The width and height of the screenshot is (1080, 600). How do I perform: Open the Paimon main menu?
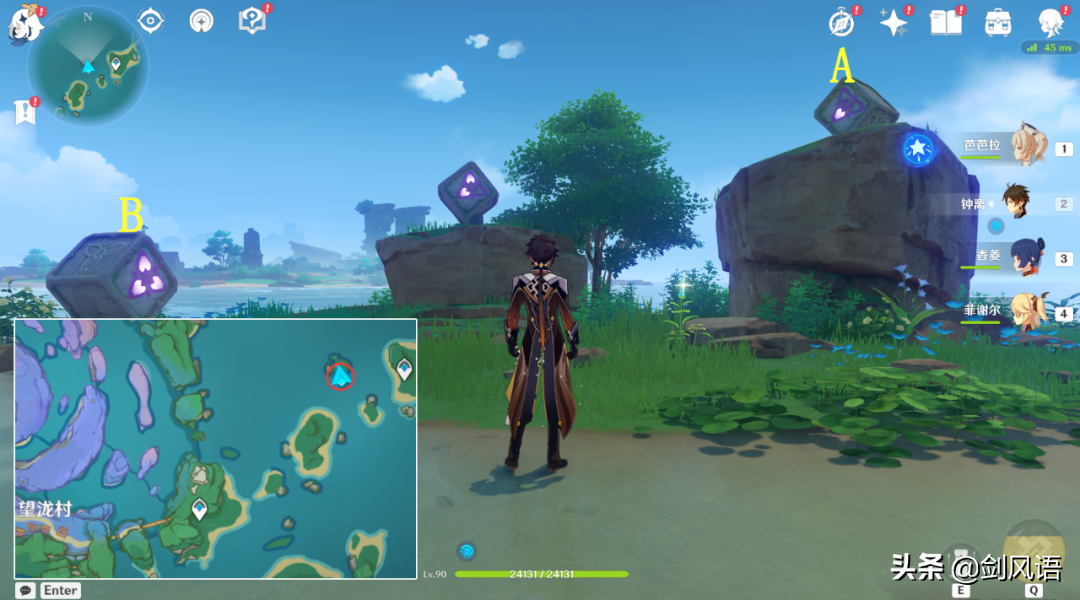point(24,22)
